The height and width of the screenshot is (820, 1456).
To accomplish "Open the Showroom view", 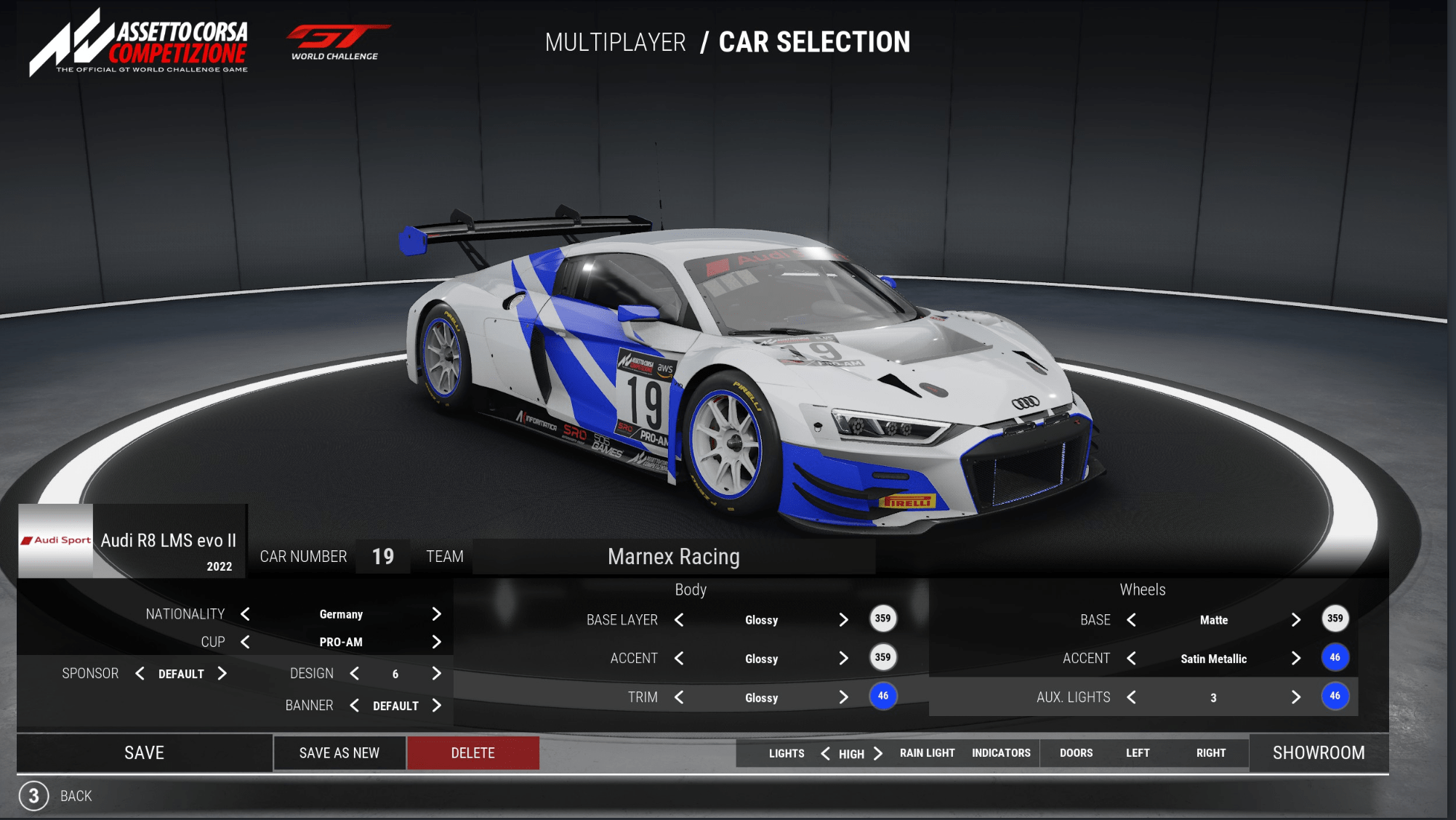I will (1318, 752).
